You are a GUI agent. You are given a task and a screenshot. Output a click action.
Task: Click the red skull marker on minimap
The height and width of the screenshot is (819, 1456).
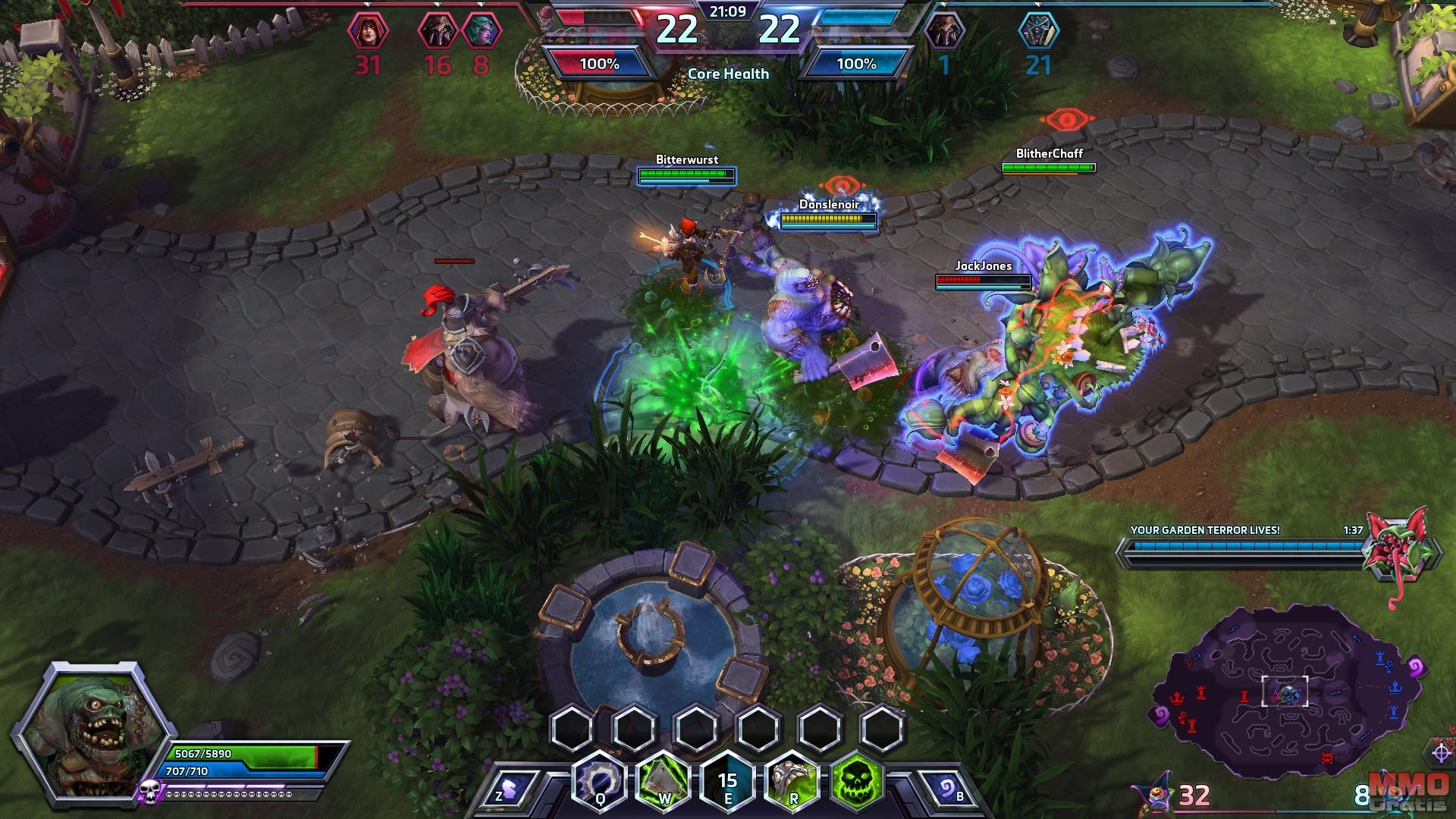click(1327, 757)
